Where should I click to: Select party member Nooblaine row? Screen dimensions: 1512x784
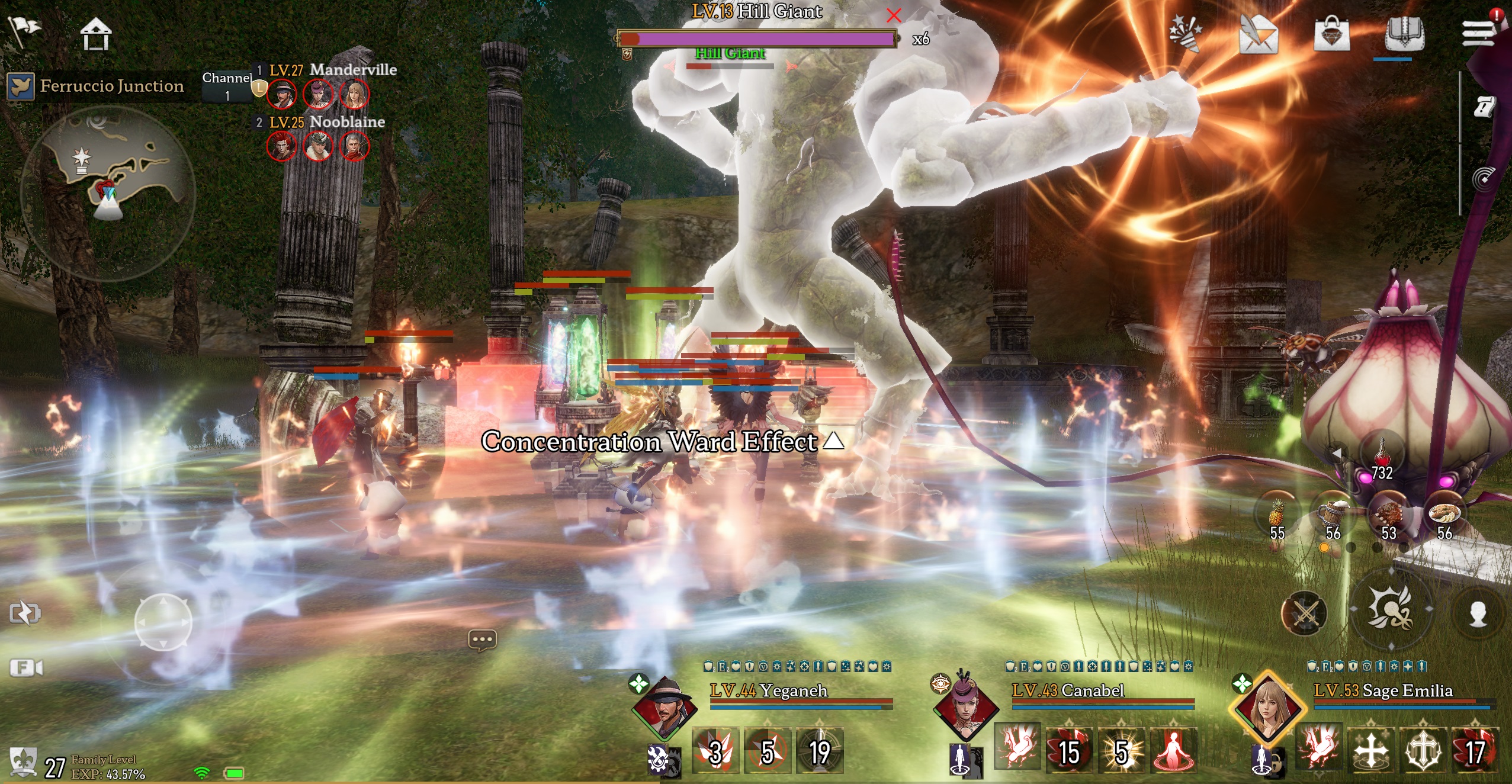[326, 122]
